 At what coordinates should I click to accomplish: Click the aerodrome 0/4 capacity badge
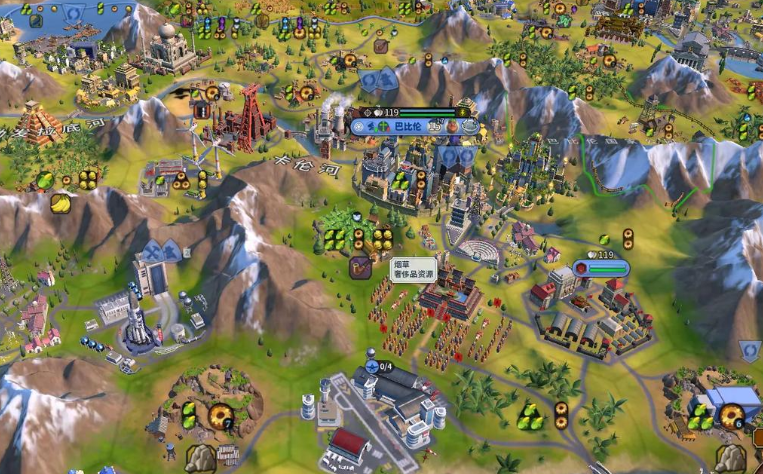click(x=383, y=367)
